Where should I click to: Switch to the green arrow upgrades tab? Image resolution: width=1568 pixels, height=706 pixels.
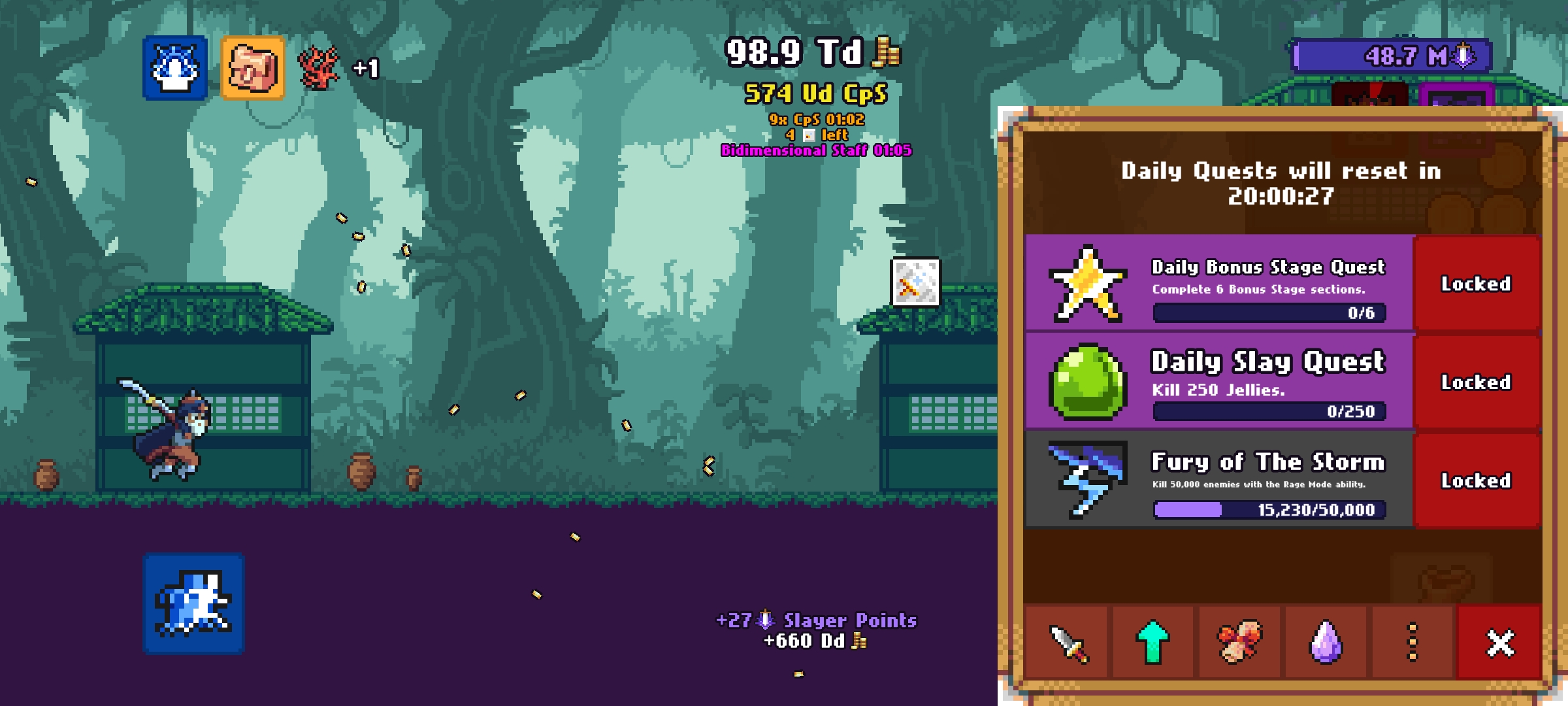[1153, 643]
